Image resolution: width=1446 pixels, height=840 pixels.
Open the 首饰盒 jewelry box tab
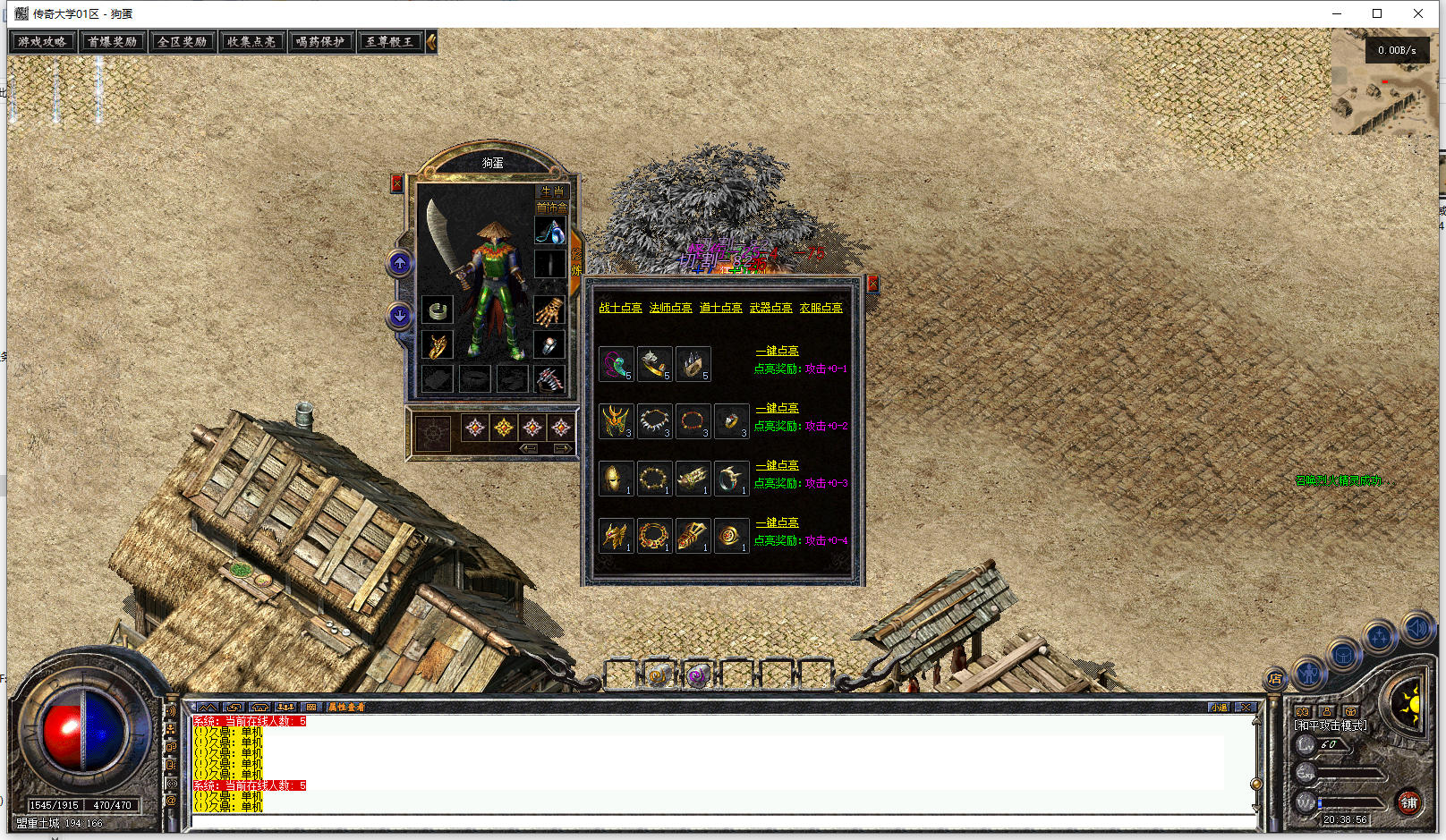(551, 207)
